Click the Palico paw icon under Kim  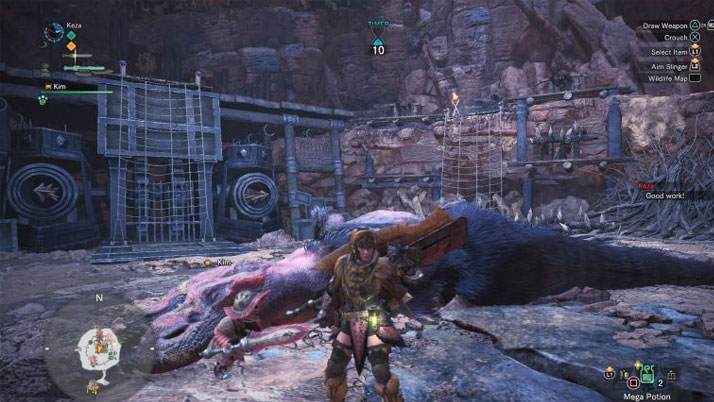coord(43,100)
